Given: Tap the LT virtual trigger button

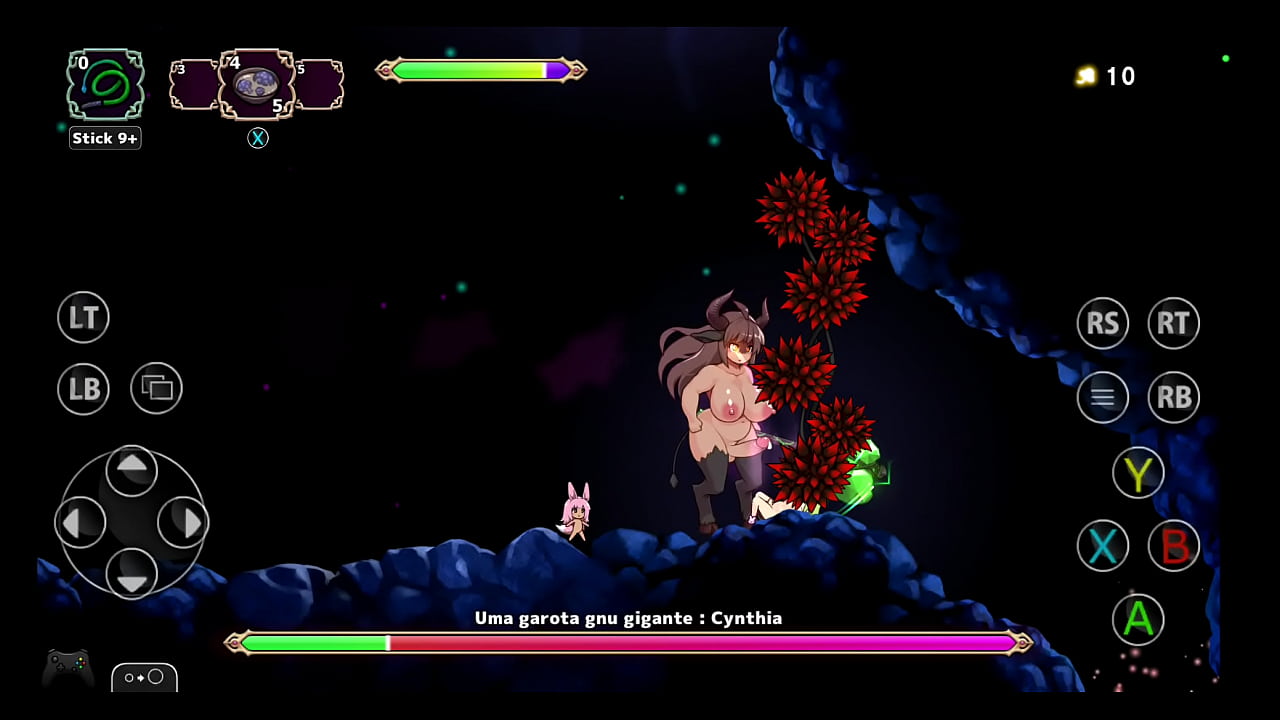Looking at the screenshot, I should [x=83, y=318].
